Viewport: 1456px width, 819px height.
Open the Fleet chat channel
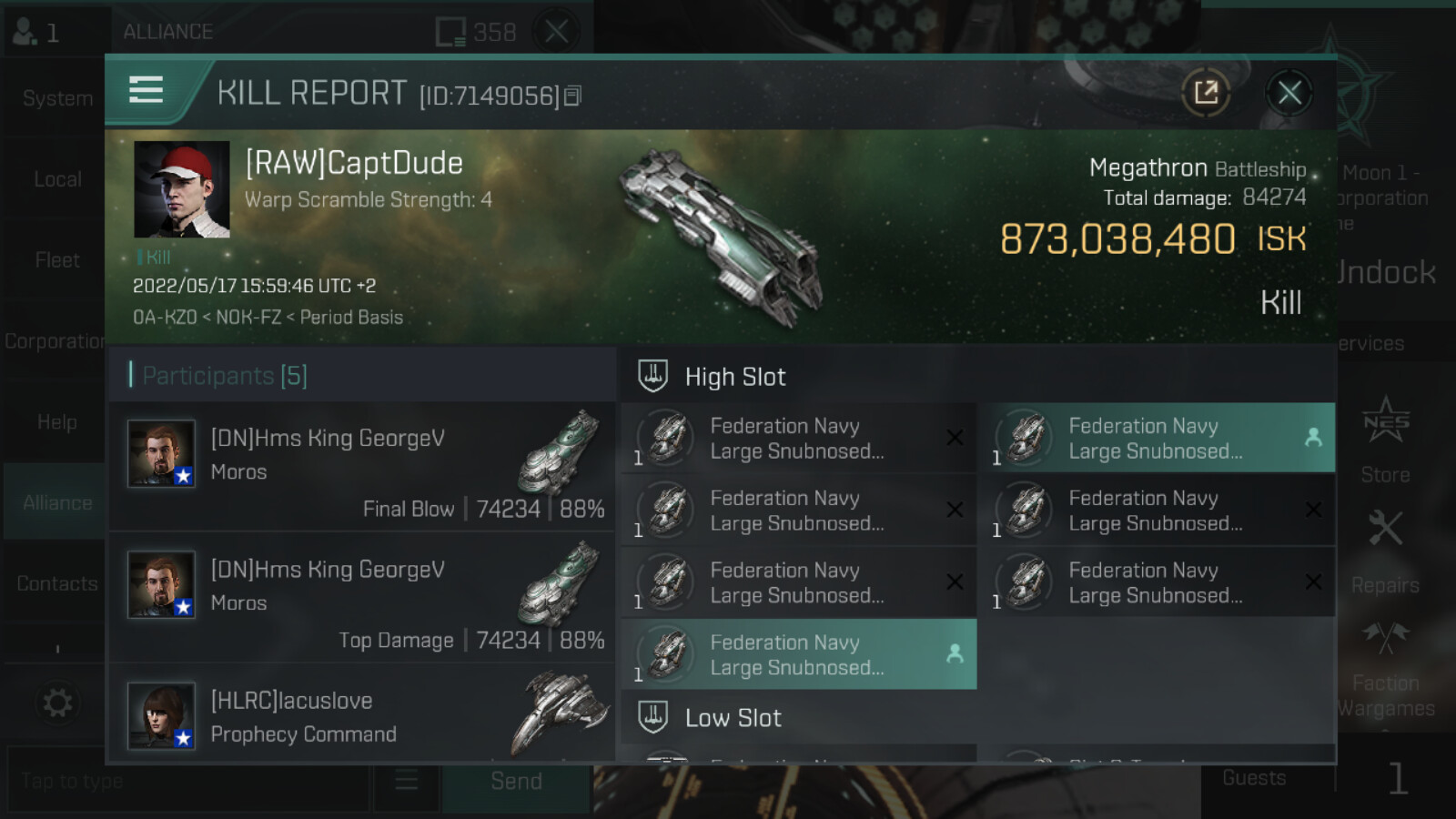click(x=56, y=260)
